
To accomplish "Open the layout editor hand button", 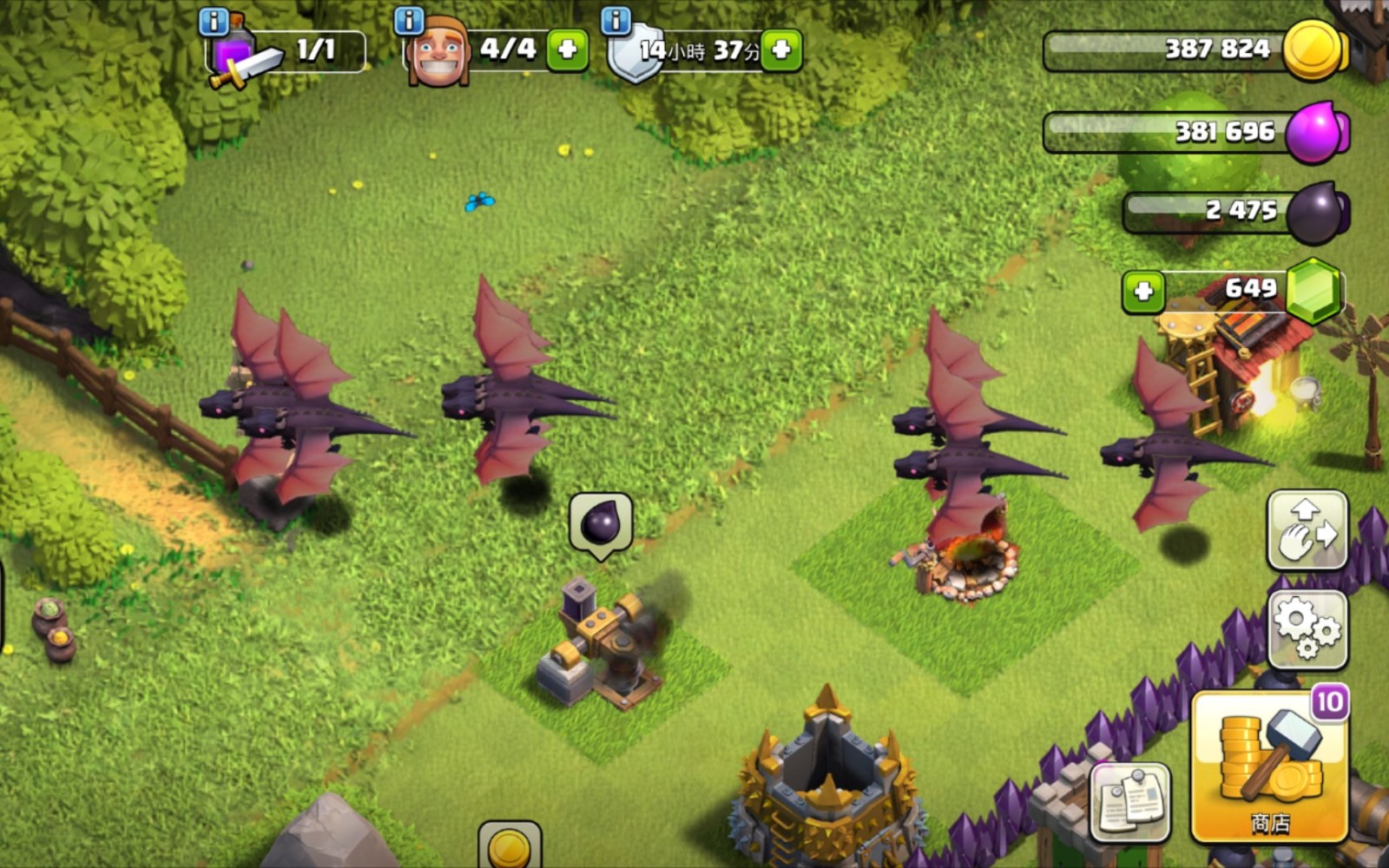I will [1307, 529].
